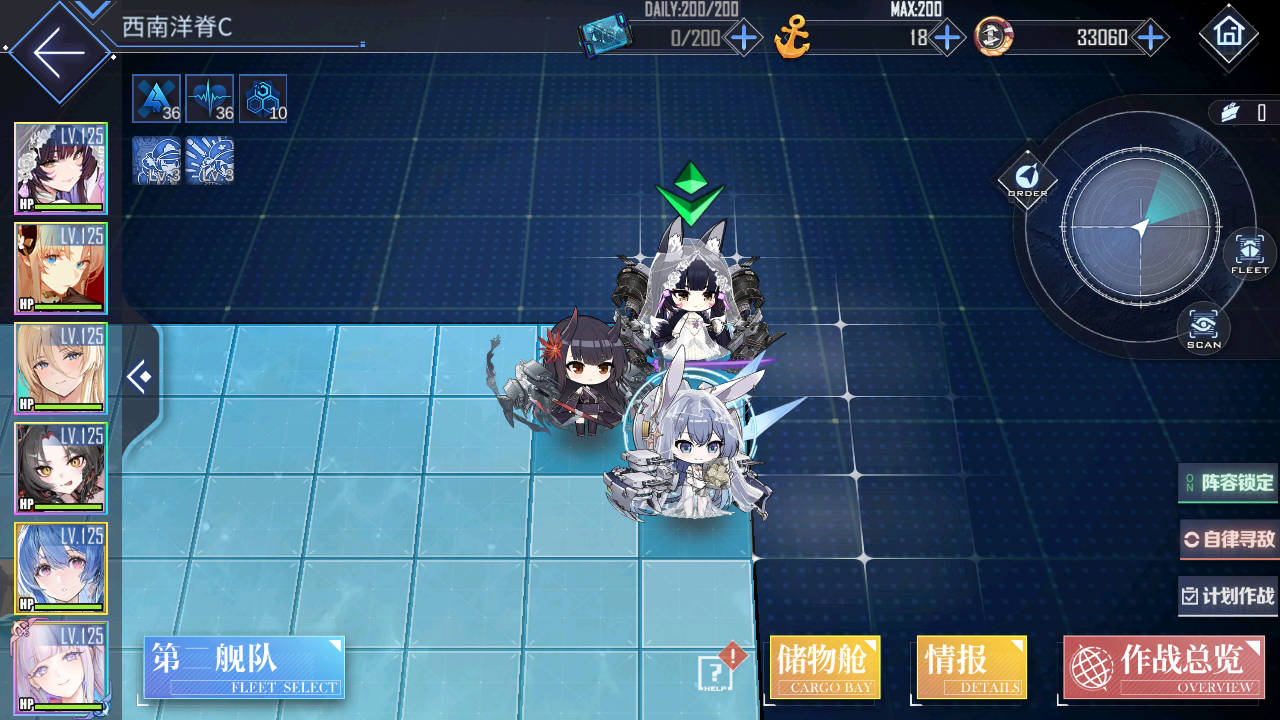The image size is (1280, 720).
Task: Return to the home screen
Action: point(1227,35)
